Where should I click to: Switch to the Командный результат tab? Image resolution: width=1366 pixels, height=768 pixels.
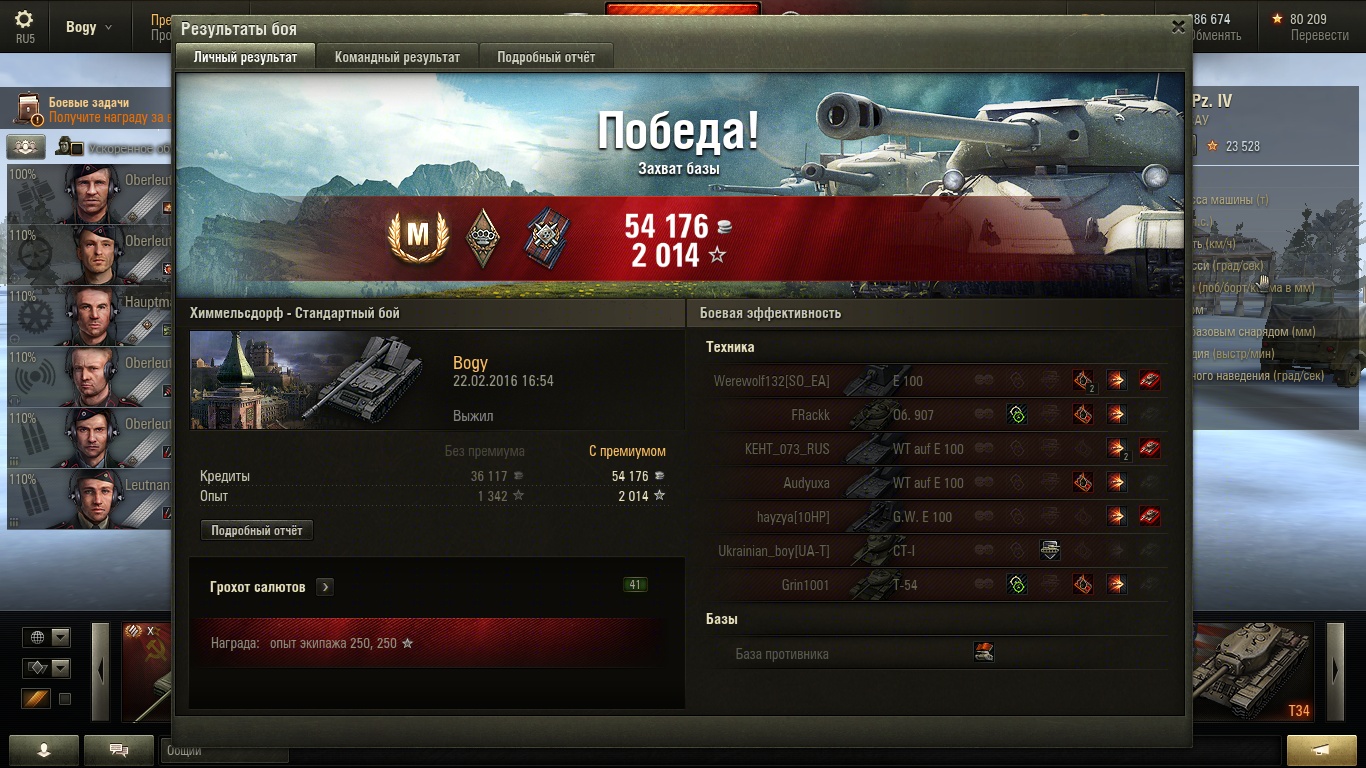[x=397, y=57]
